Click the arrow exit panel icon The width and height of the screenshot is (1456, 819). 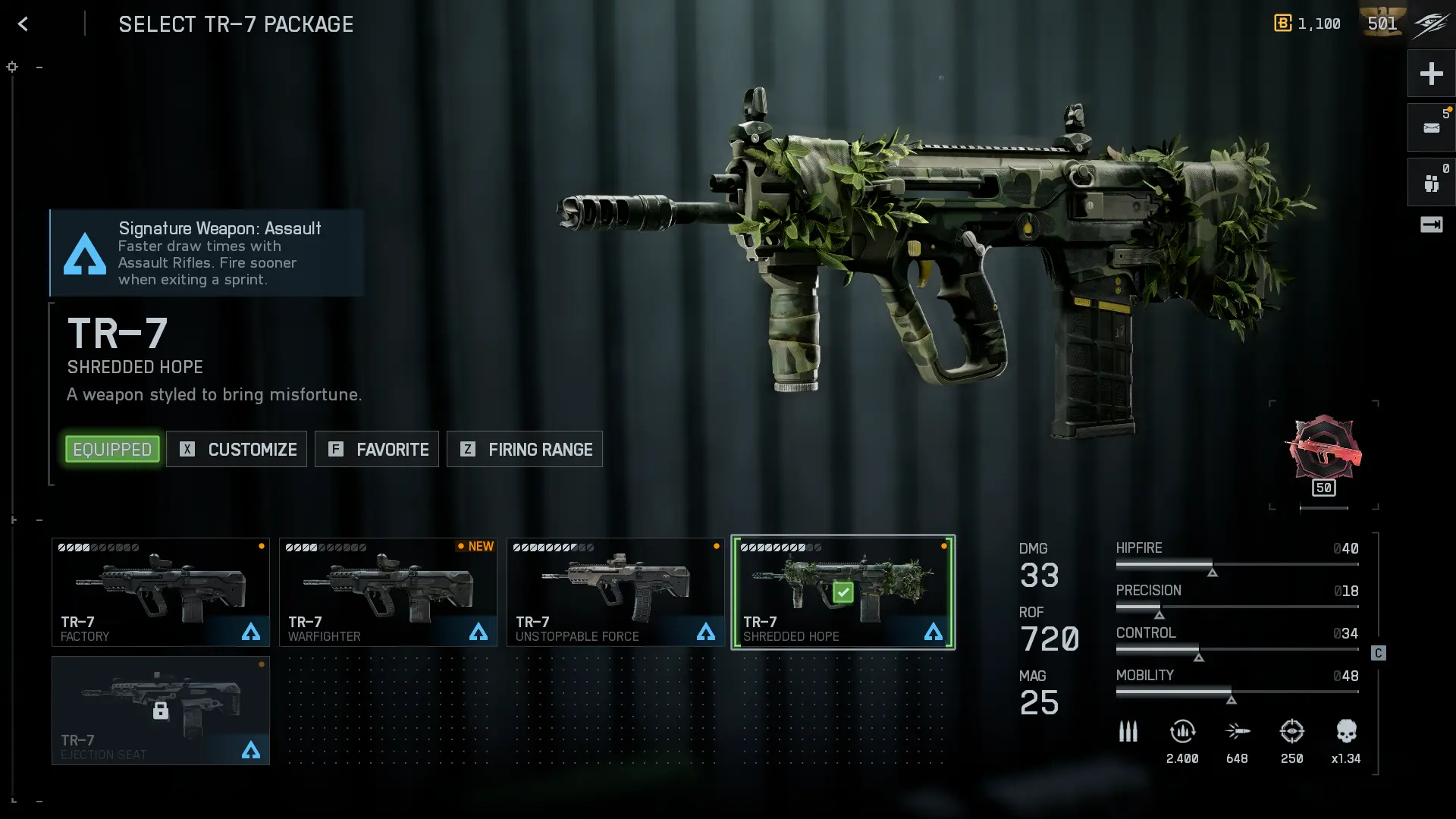tap(1431, 224)
